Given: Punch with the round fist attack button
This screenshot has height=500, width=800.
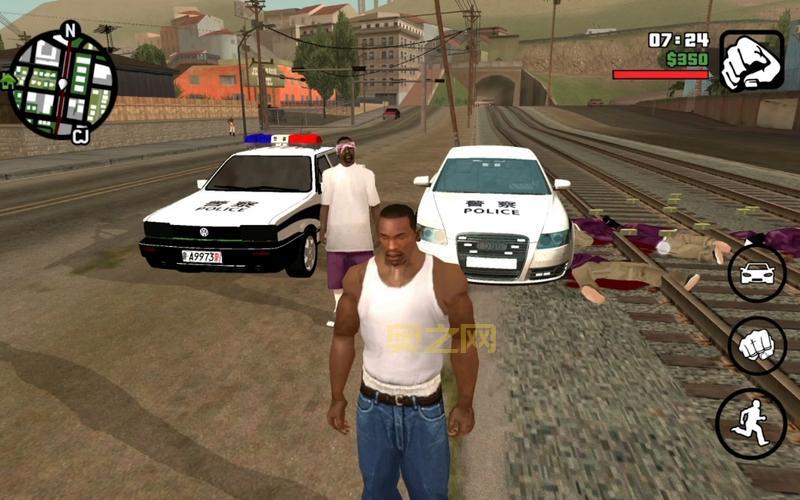Looking at the screenshot, I should [x=757, y=346].
